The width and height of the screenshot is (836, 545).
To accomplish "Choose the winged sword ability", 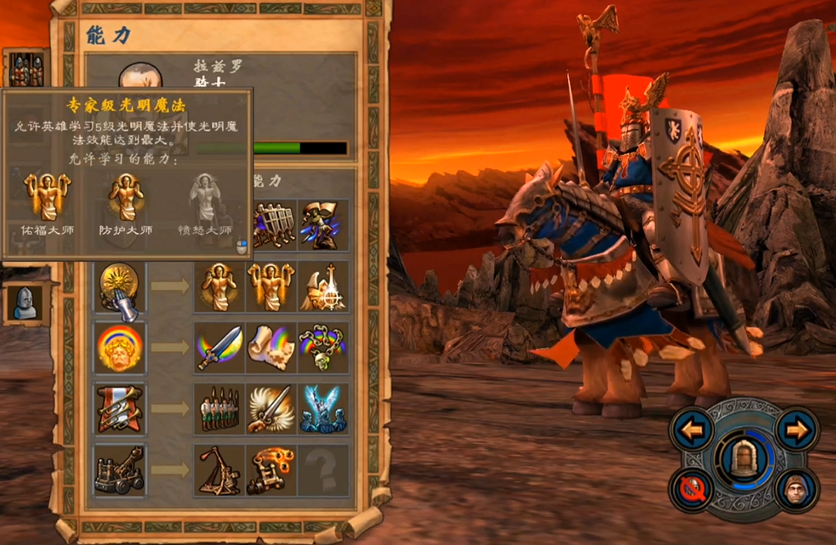I will click(x=271, y=409).
